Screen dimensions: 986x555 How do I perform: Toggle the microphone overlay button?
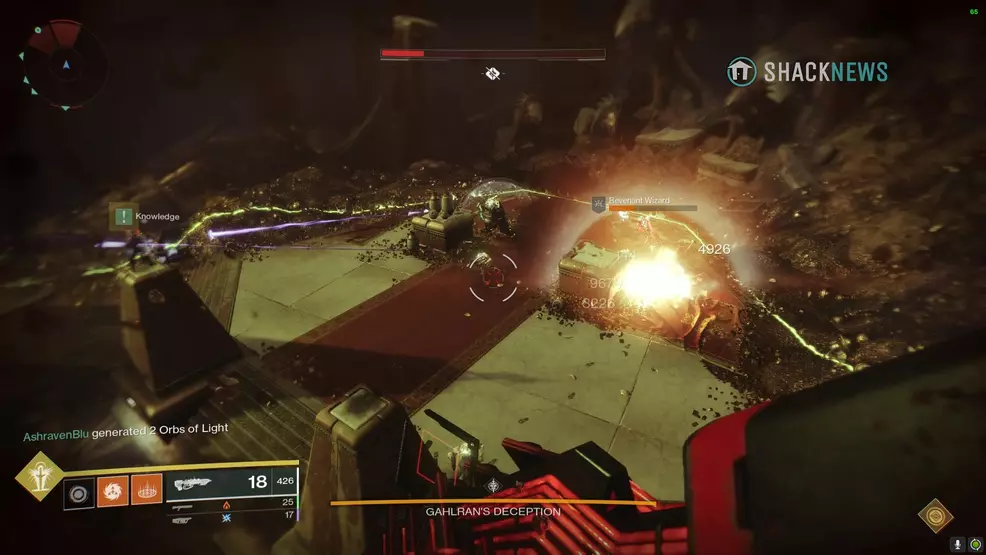(x=958, y=544)
